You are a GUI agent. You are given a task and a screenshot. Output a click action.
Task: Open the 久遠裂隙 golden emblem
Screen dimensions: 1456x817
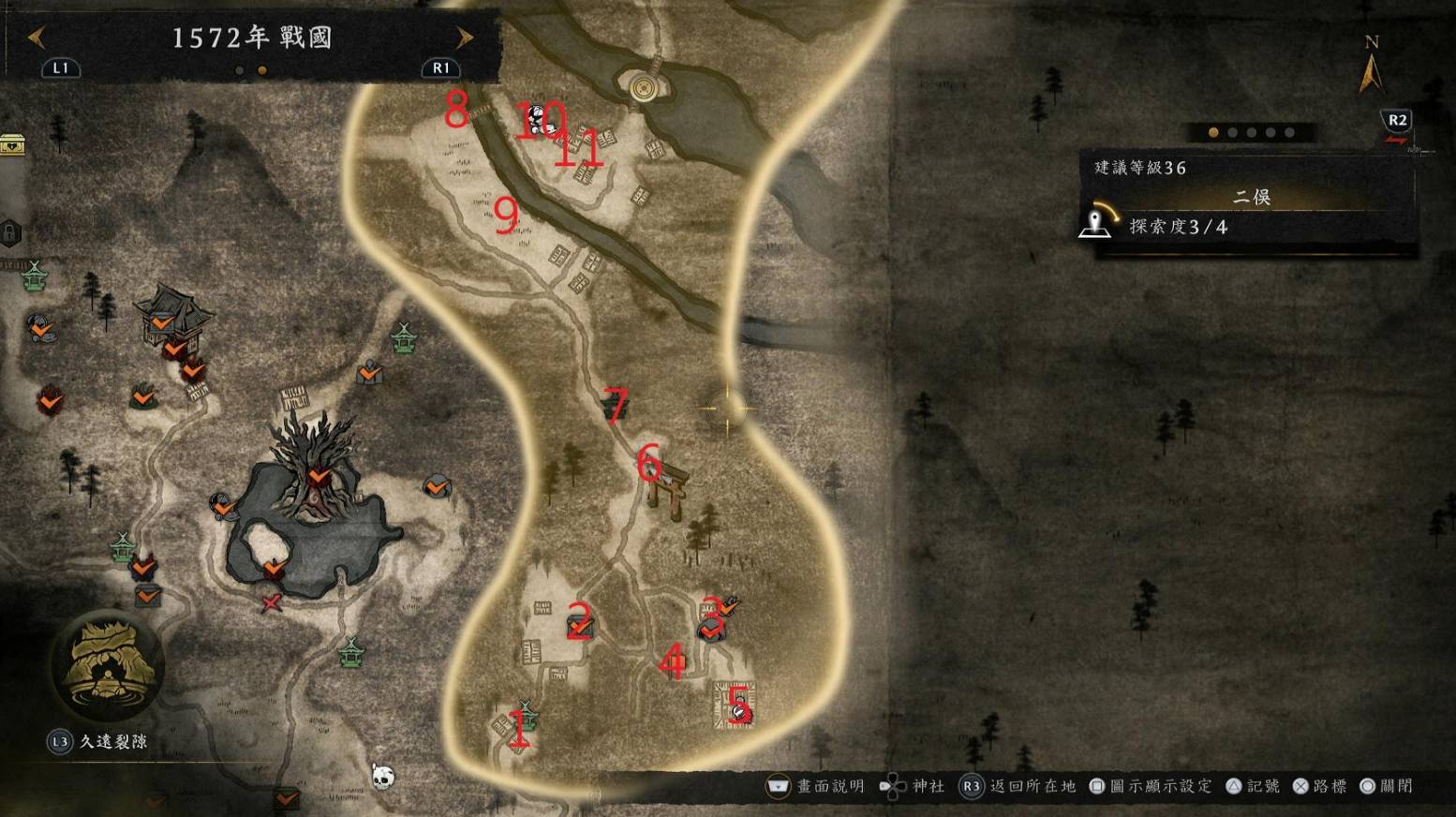pyautogui.click(x=108, y=665)
